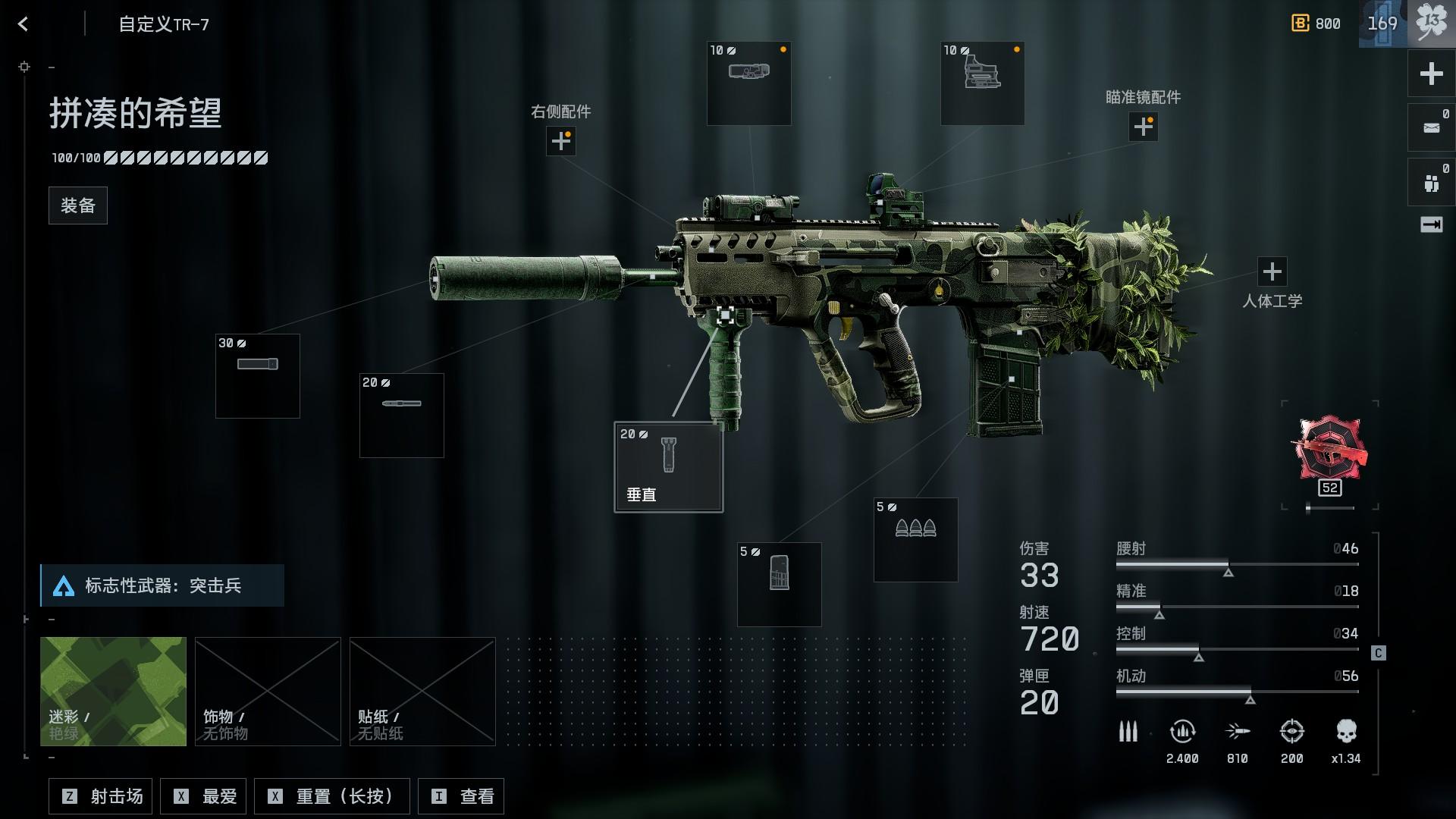Open the 射击场 firing range
Screen dimensions: 1456x819
[x=101, y=796]
